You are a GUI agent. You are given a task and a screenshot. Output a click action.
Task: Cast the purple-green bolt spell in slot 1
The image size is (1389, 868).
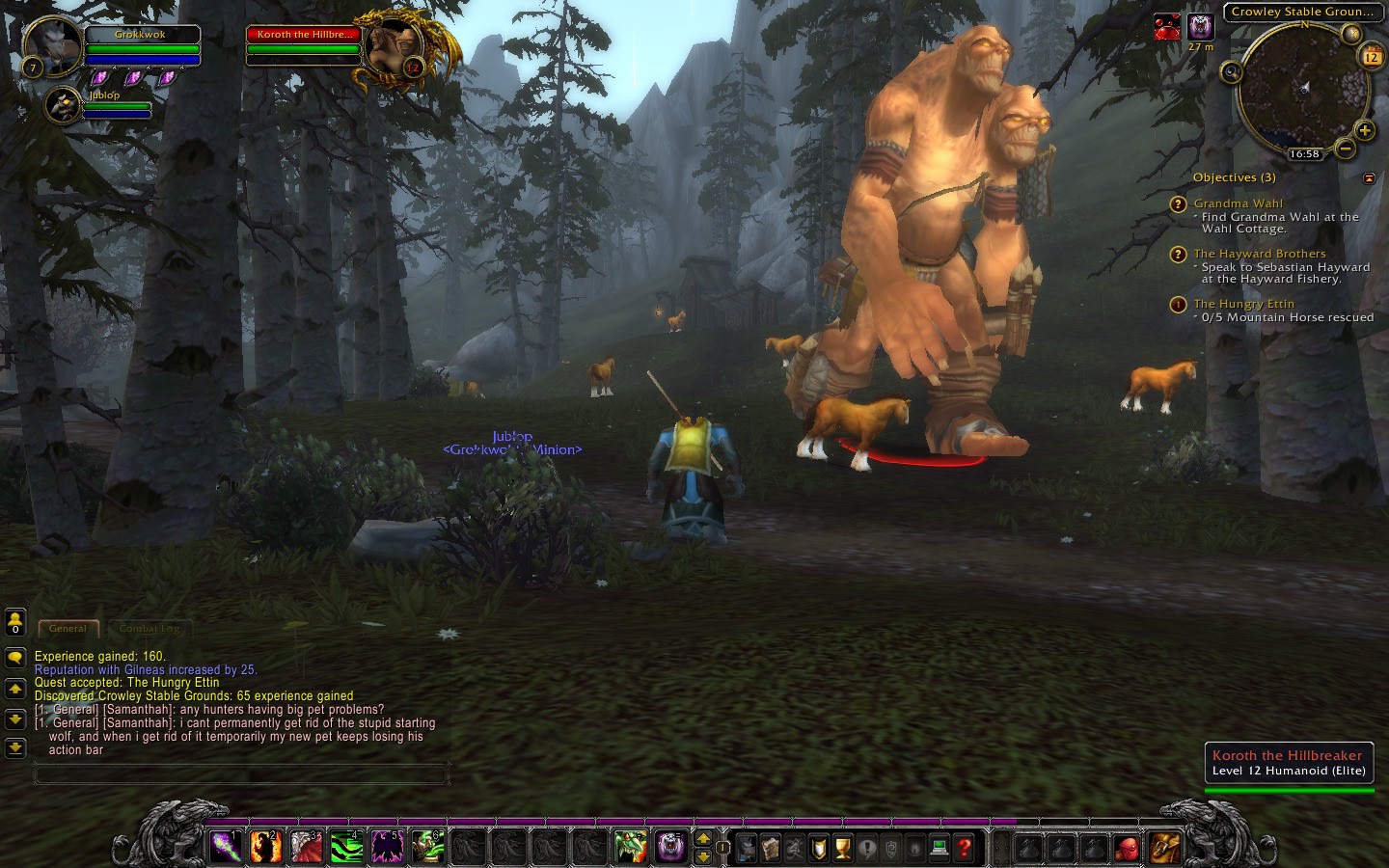coord(225,847)
